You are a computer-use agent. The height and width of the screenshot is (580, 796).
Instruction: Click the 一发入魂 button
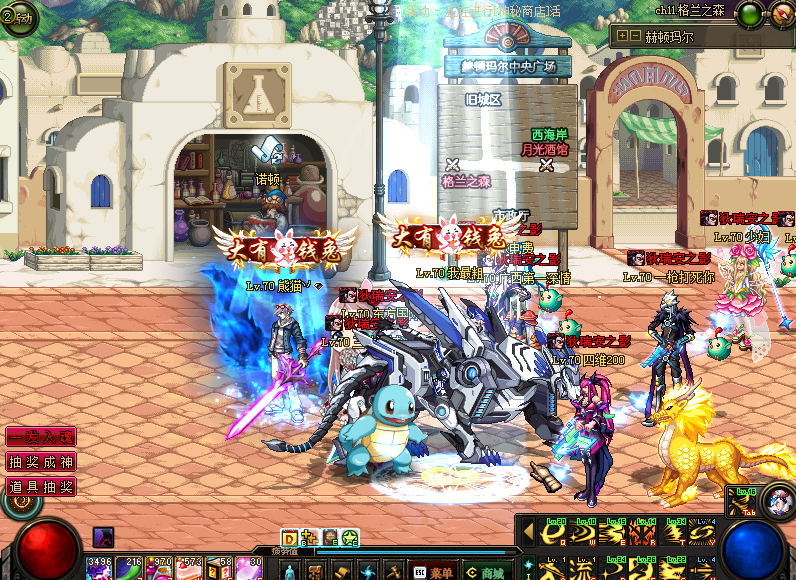41,437
